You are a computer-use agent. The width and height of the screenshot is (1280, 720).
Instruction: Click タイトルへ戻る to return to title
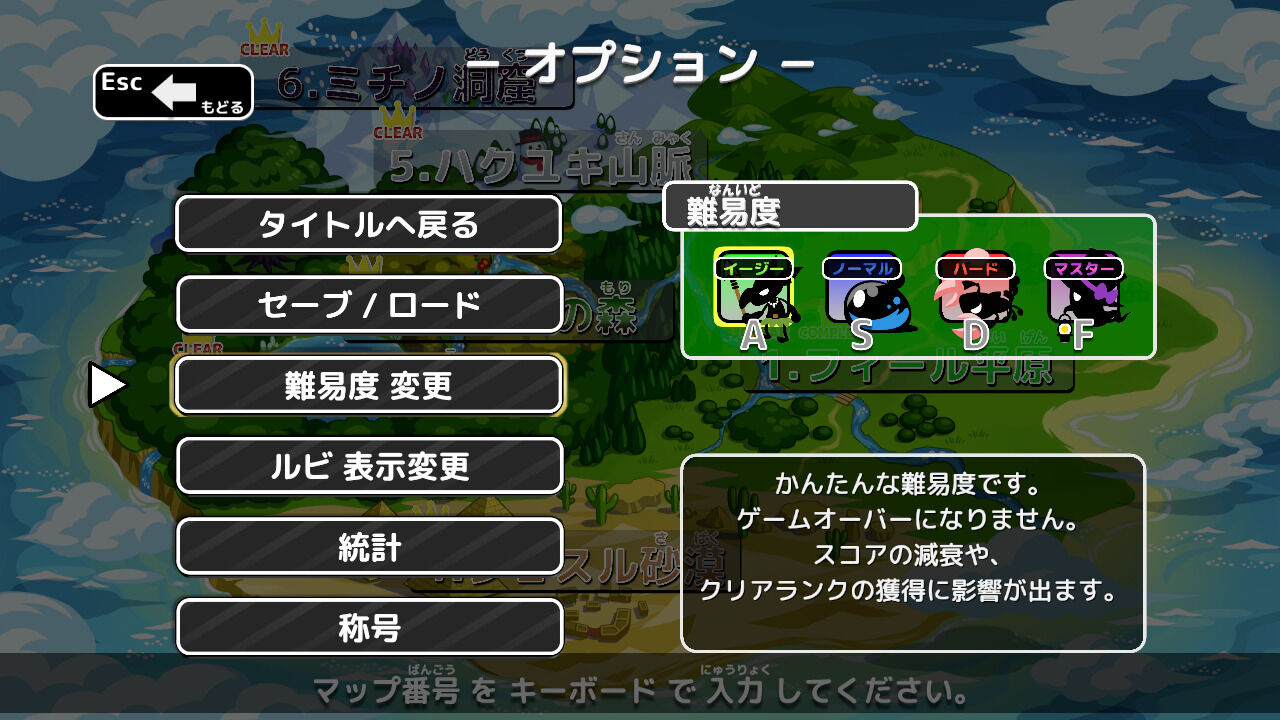(369, 223)
